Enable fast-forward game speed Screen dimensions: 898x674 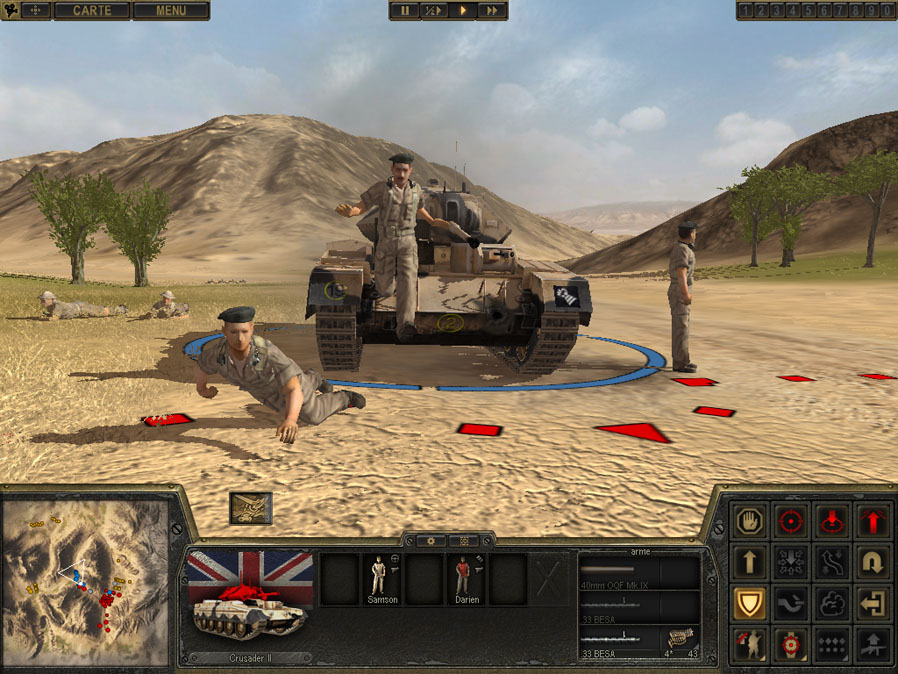click(x=492, y=11)
